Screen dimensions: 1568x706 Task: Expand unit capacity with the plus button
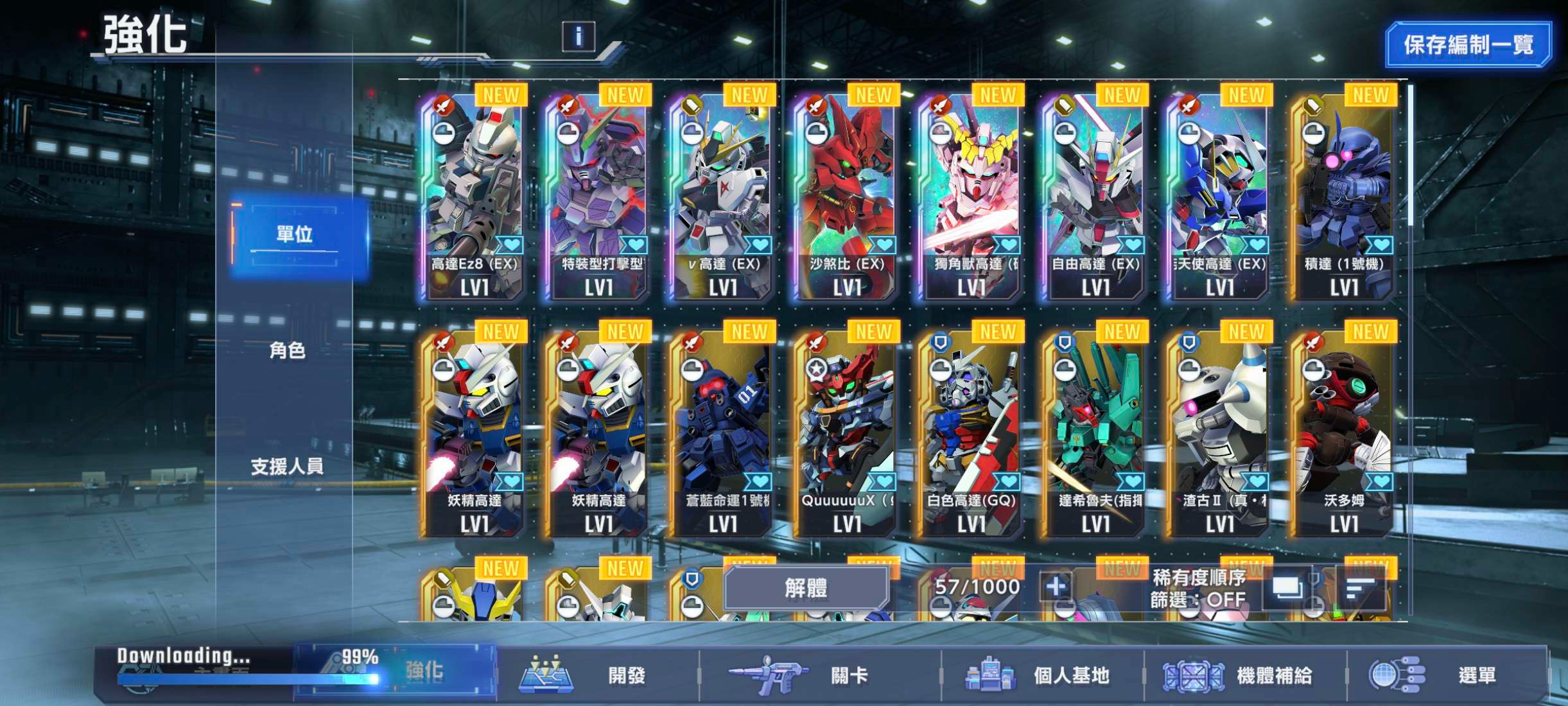tap(1056, 587)
